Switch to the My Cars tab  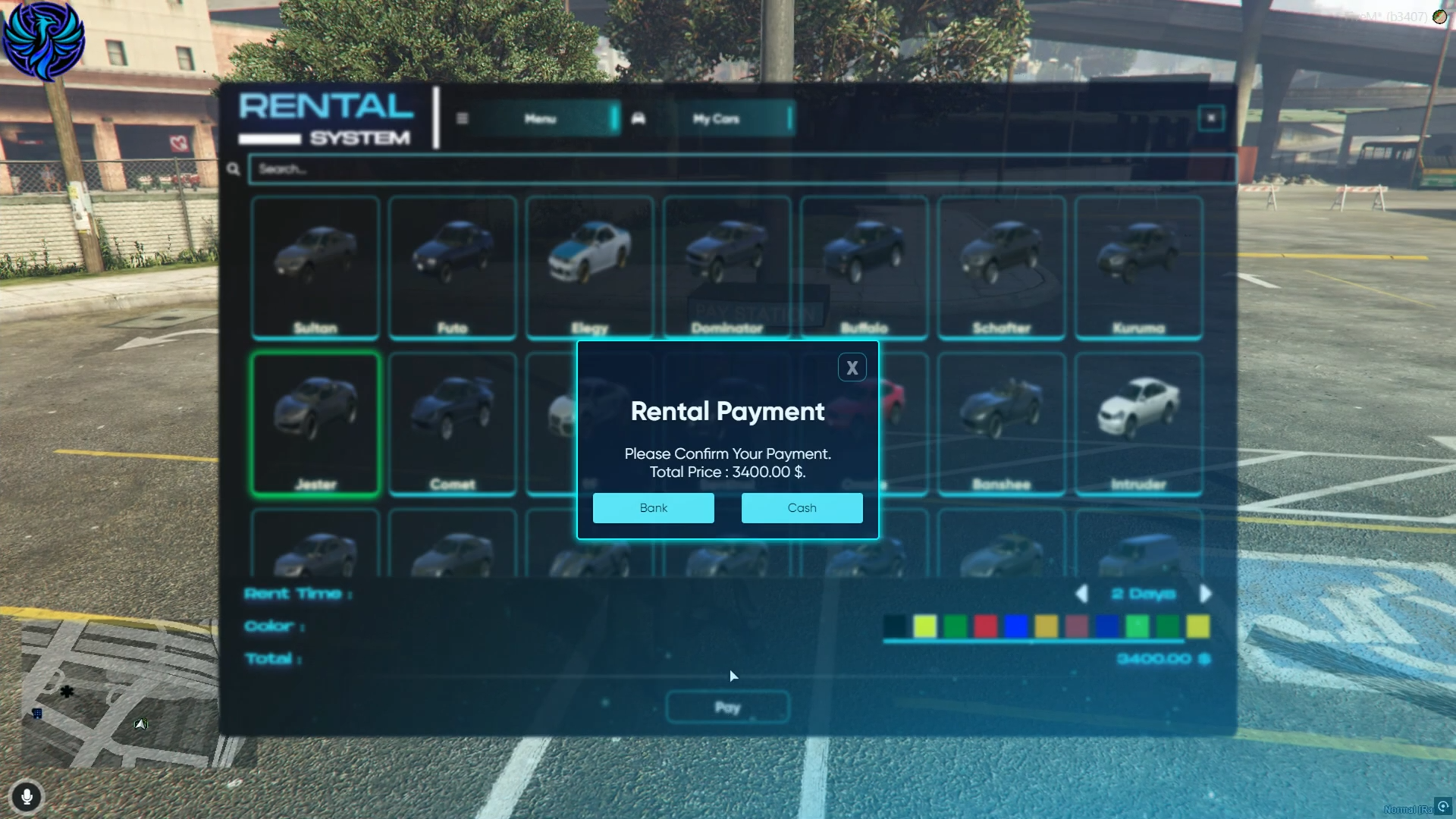pyautogui.click(x=715, y=118)
